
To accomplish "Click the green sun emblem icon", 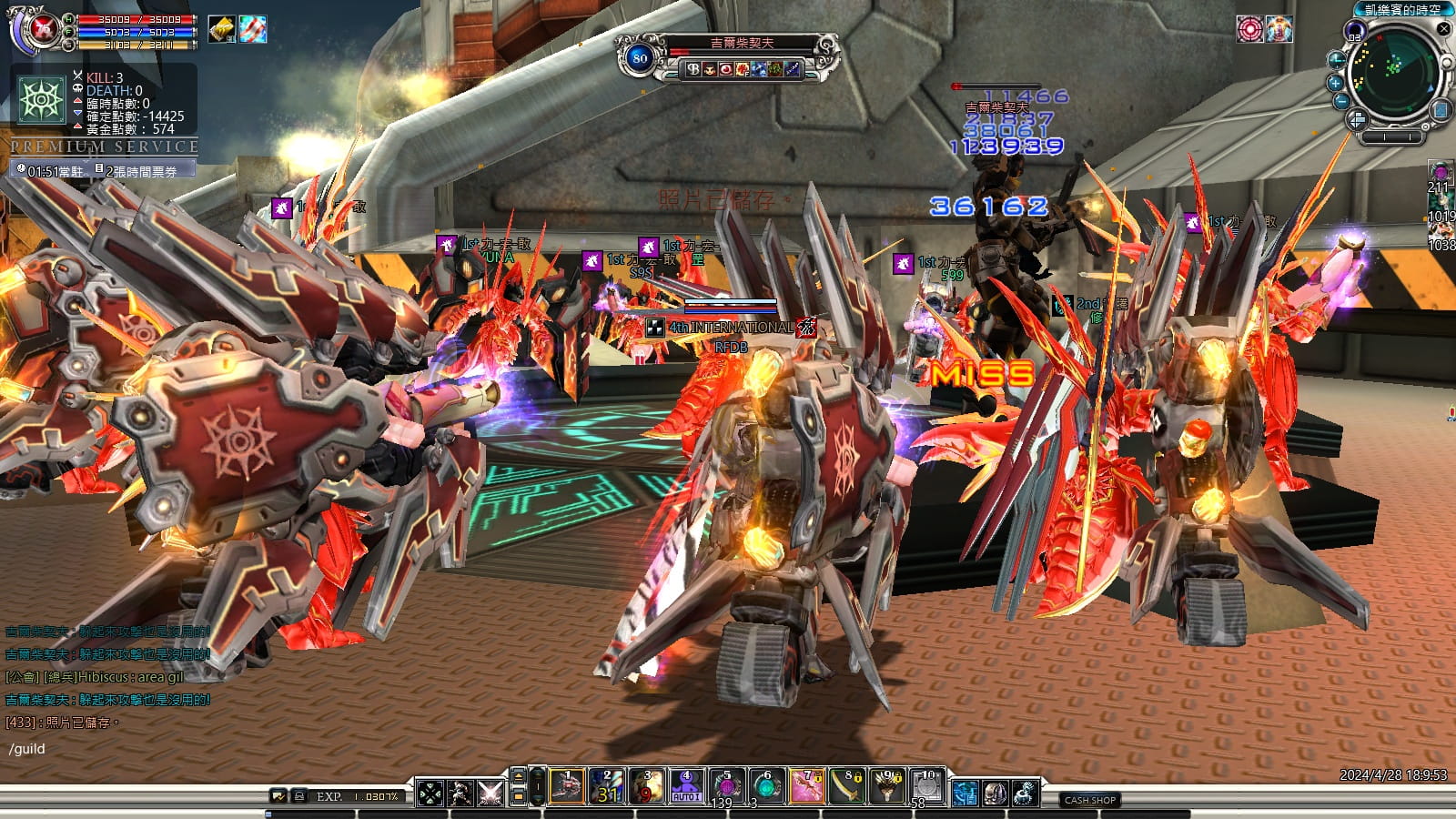I will 43,99.
